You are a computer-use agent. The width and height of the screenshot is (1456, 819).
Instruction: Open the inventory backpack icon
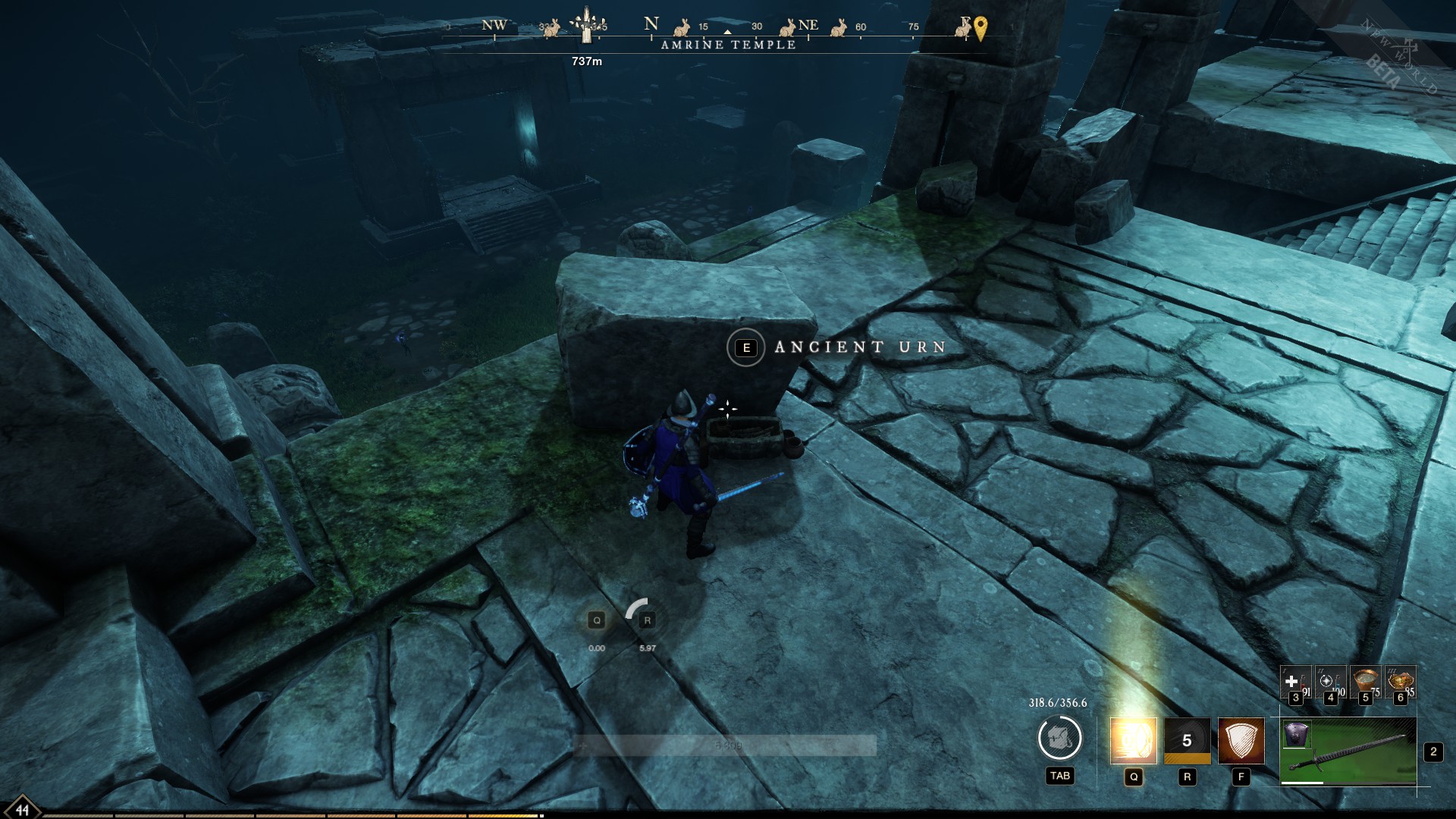tap(1061, 737)
